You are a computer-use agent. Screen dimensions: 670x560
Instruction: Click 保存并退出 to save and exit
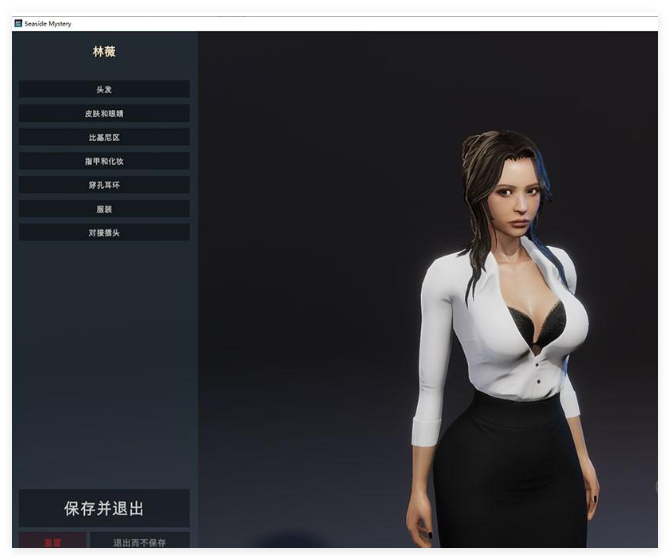coord(104,508)
